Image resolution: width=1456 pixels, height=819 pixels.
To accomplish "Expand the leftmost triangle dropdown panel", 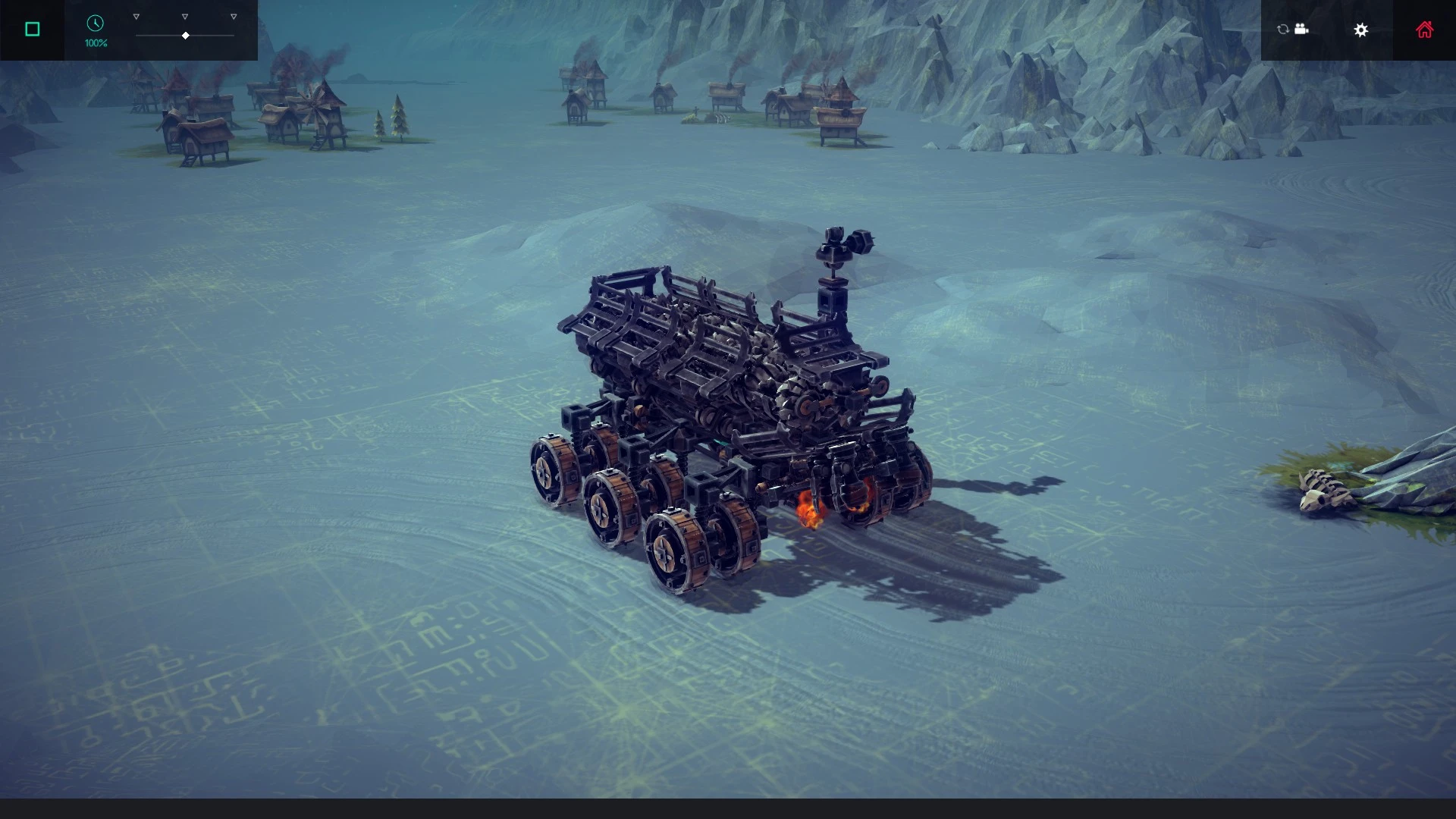I will click(x=136, y=15).
